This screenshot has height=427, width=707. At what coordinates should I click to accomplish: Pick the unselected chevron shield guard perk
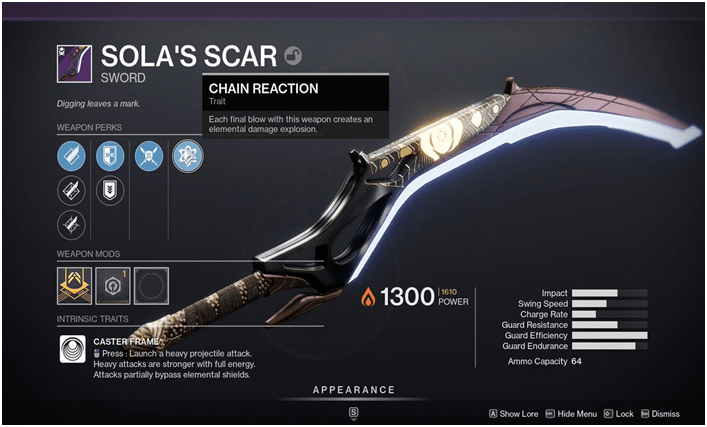pos(109,189)
